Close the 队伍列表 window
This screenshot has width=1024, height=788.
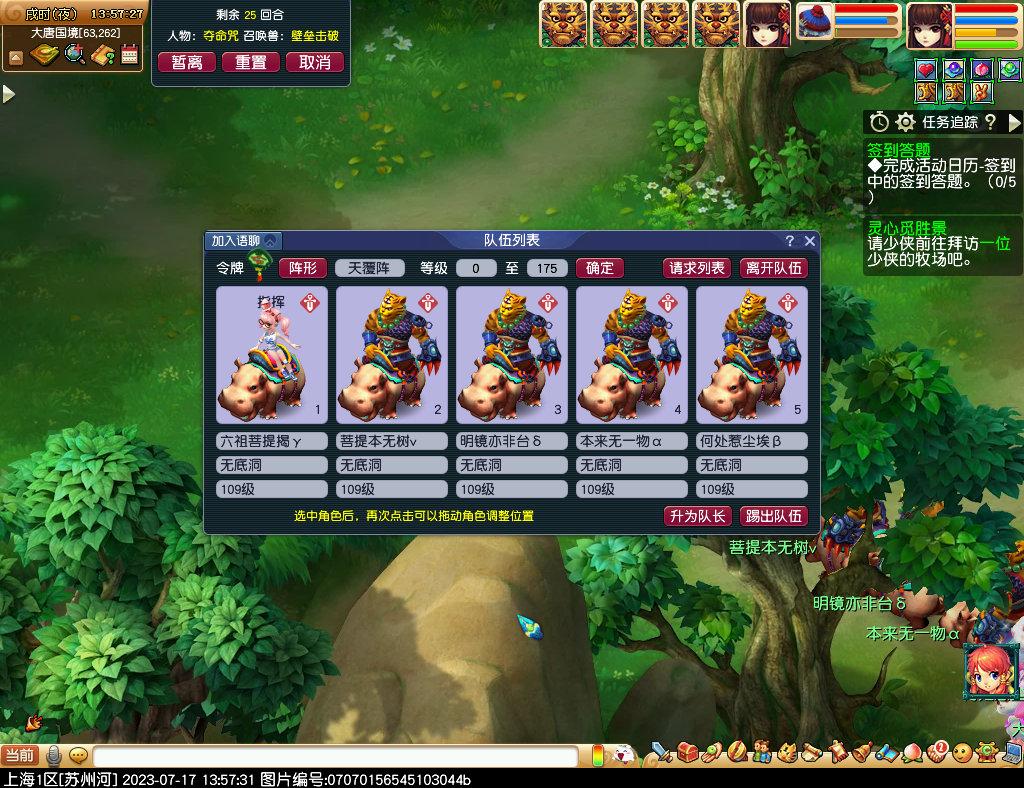click(810, 241)
